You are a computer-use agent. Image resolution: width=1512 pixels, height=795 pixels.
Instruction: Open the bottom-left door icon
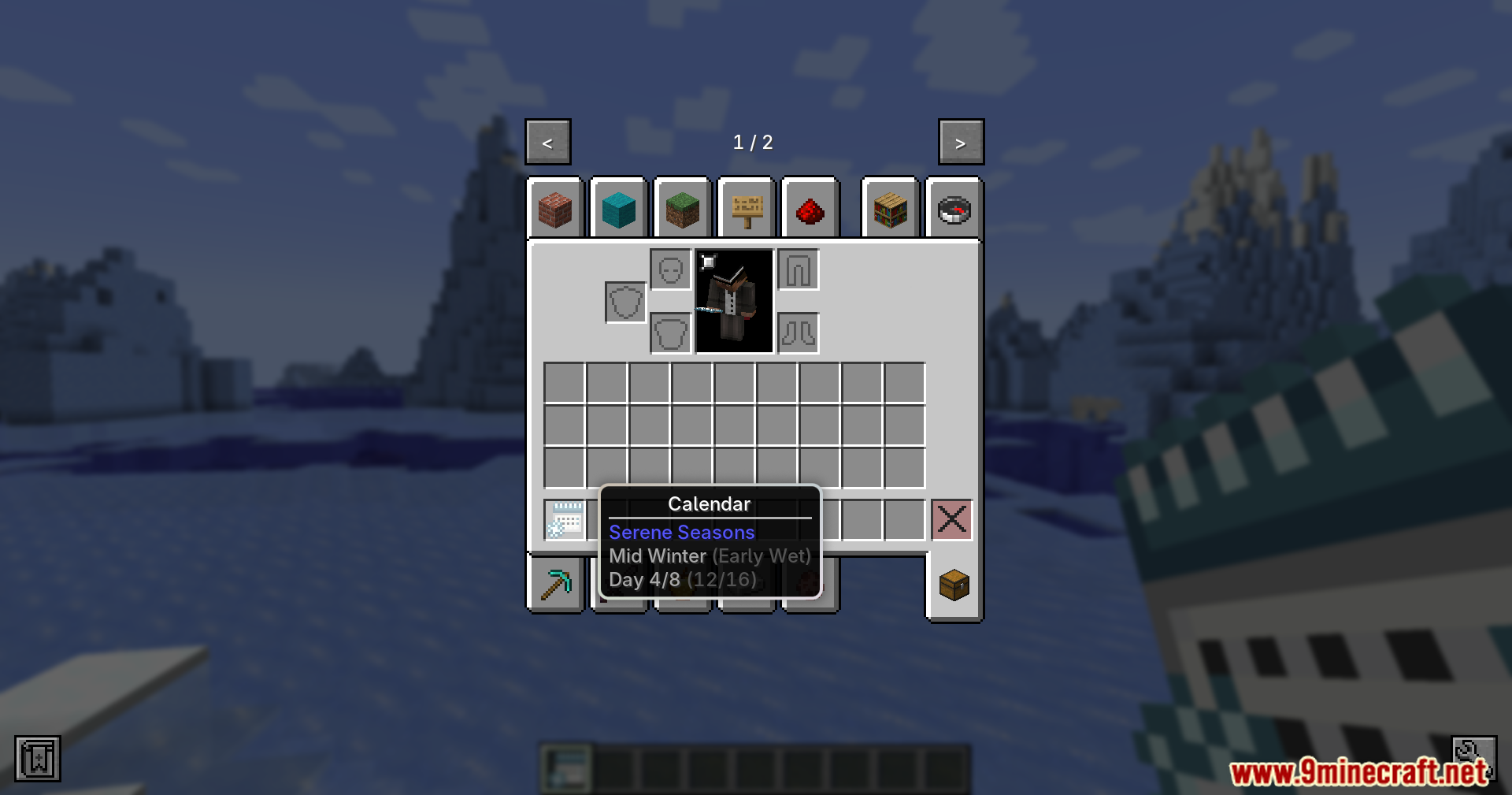click(36, 758)
